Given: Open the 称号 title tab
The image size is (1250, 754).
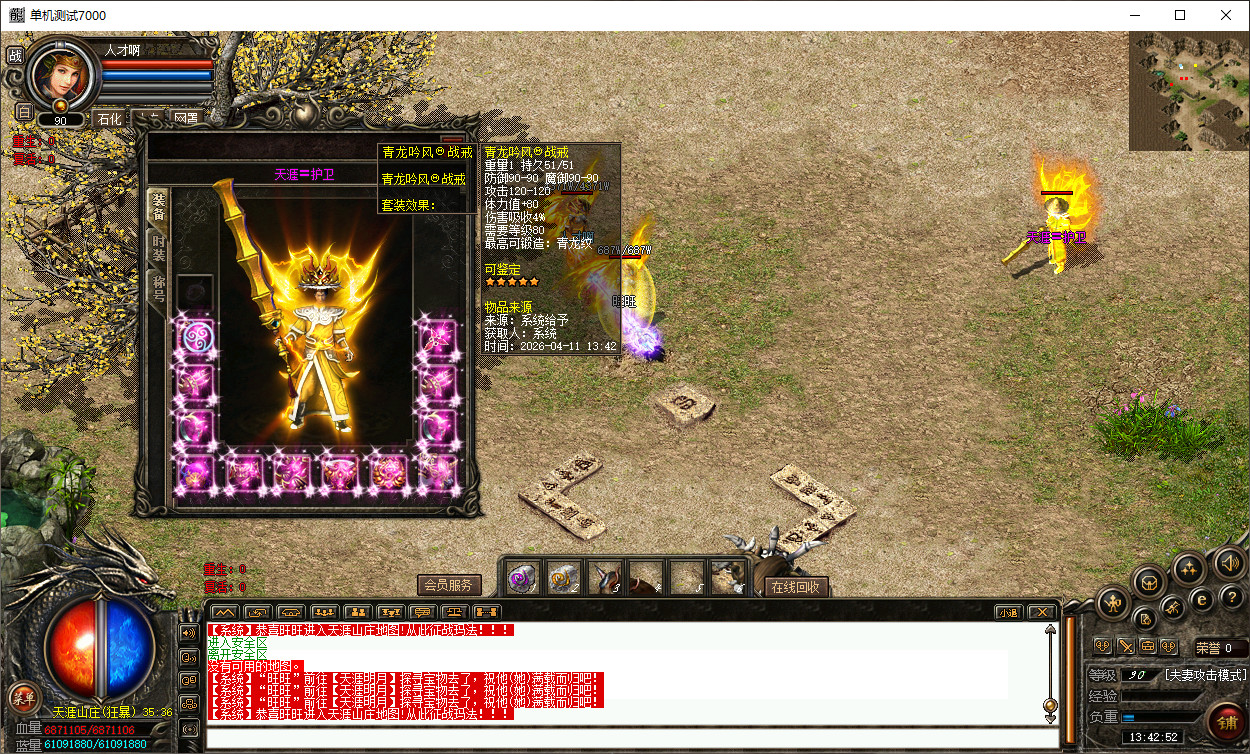Looking at the screenshot, I should click(x=159, y=290).
